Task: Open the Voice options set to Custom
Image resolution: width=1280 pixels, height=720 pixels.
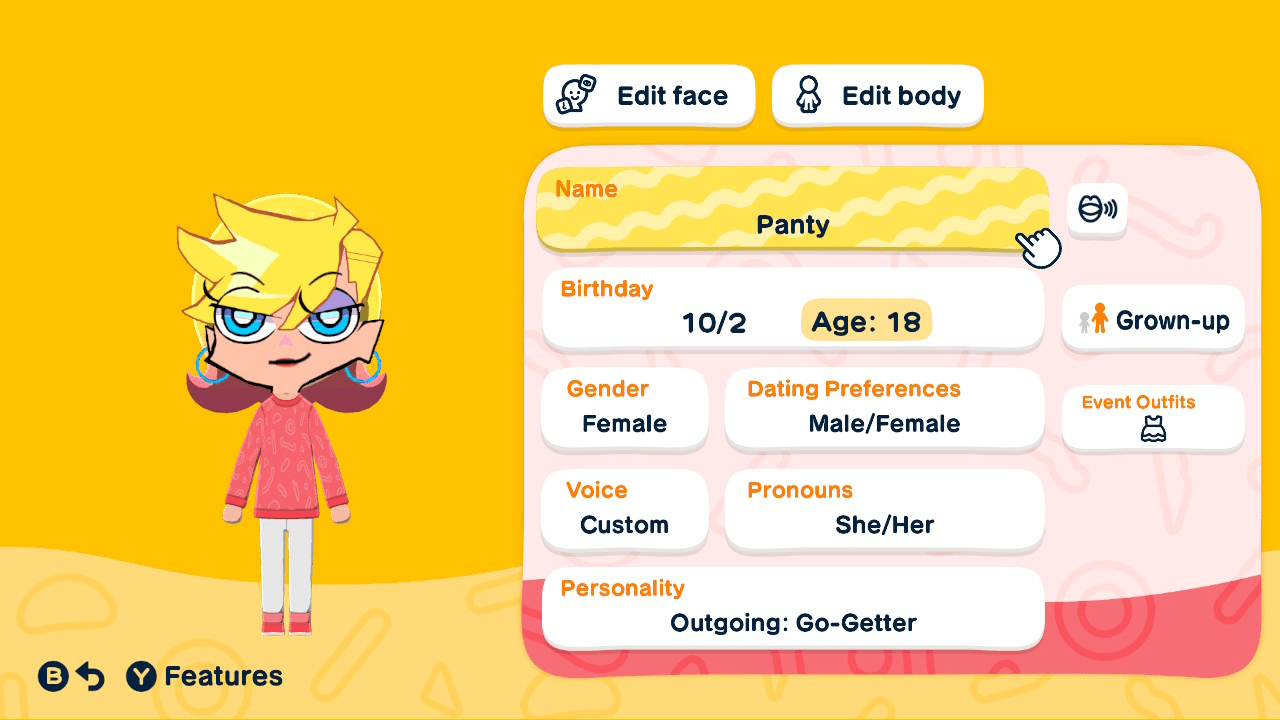Action: click(x=624, y=511)
